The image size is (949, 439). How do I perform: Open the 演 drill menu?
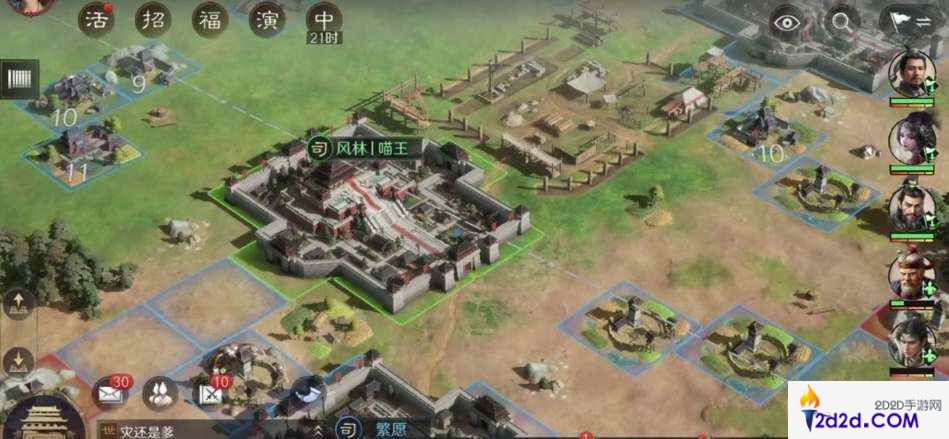267,20
